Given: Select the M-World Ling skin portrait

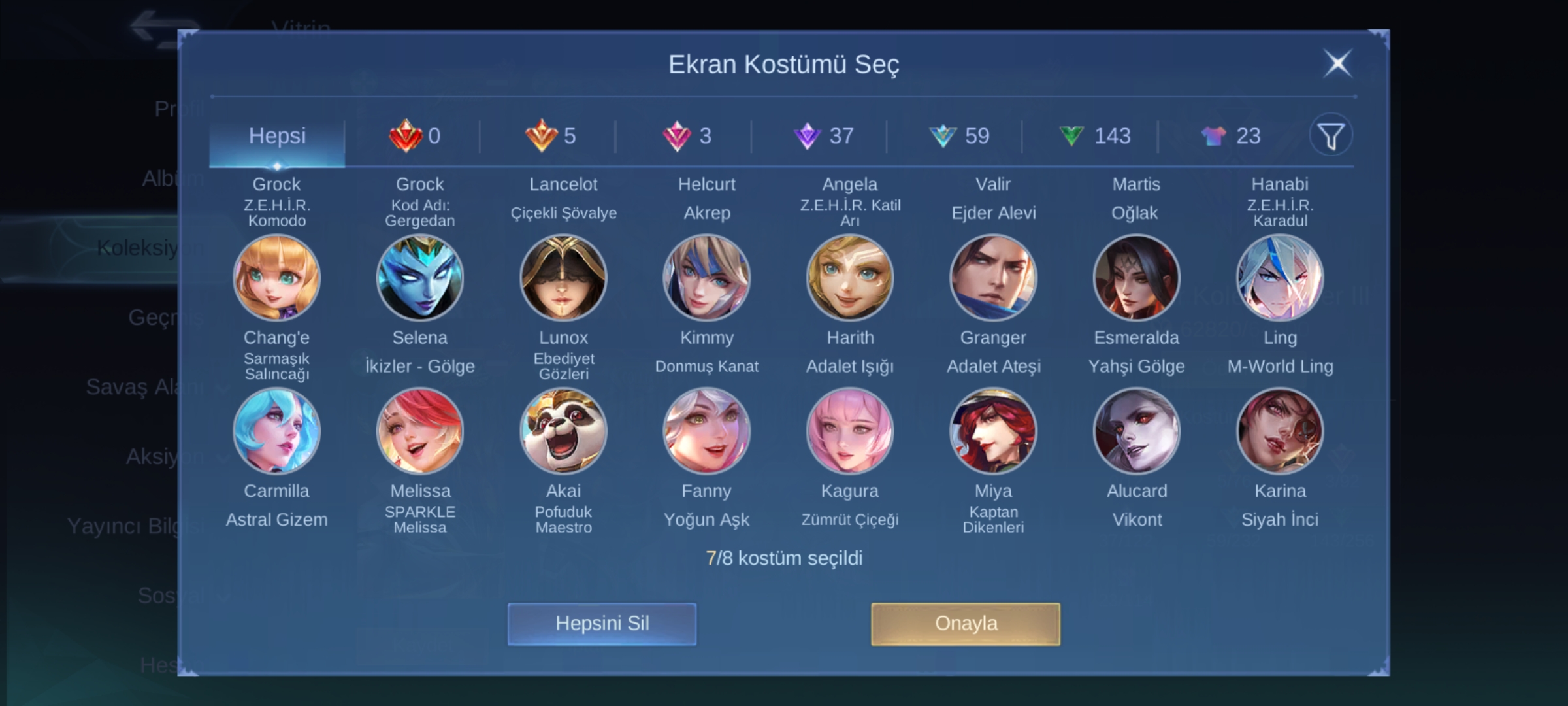Looking at the screenshot, I should (x=1280, y=278).
